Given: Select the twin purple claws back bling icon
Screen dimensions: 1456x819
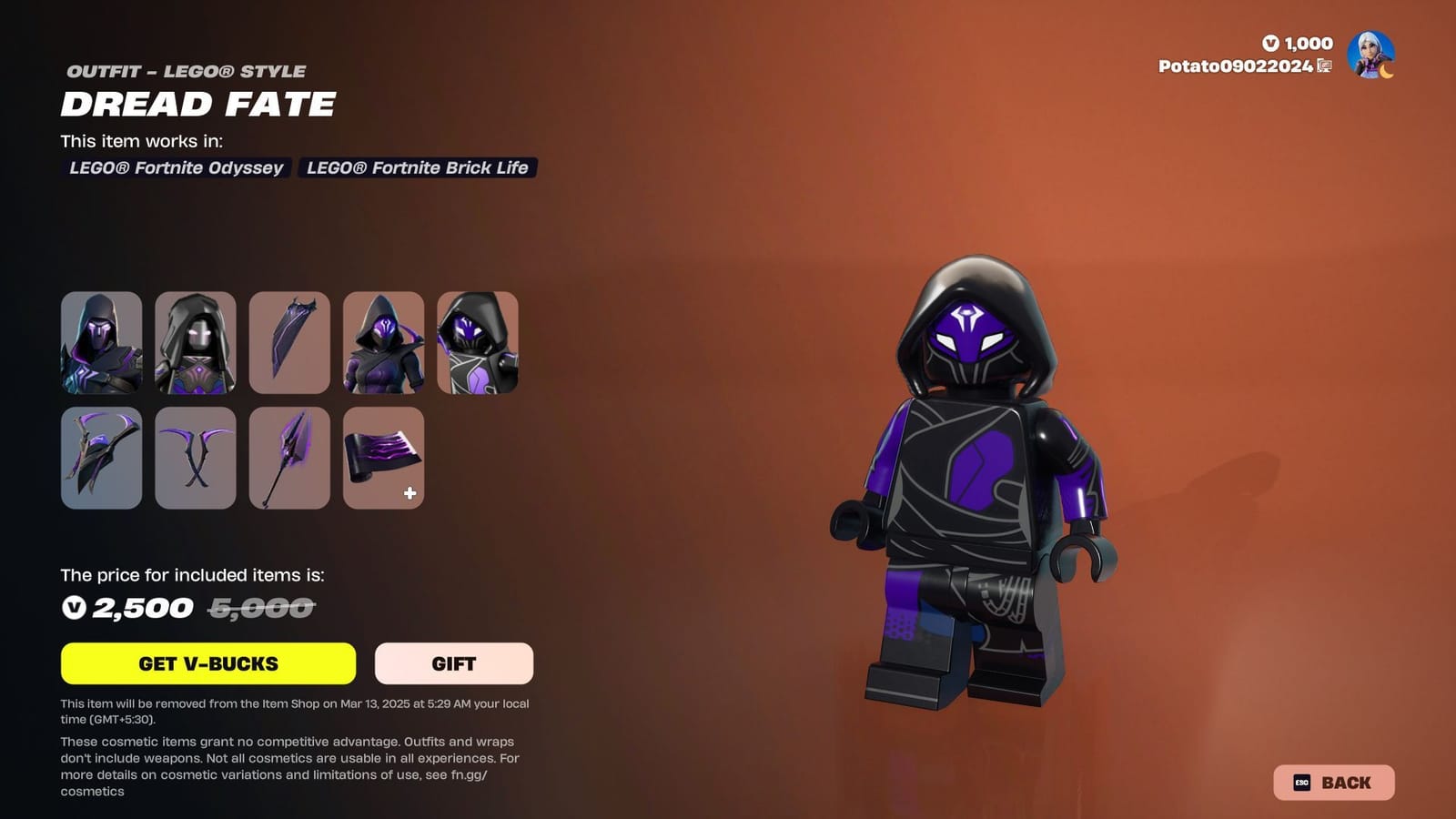Looking at the screenshot, I should coord(197,458).
